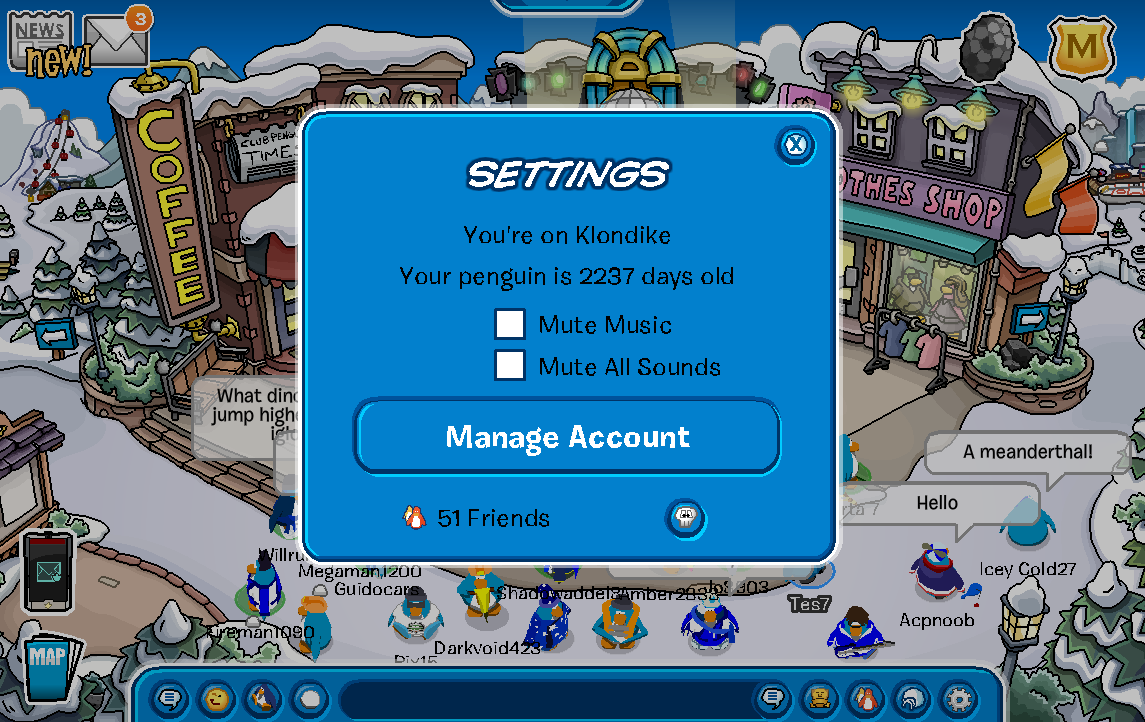Screen dimensions: 1145x722
Task: Close the Settings window
Action: pos(795,146)
